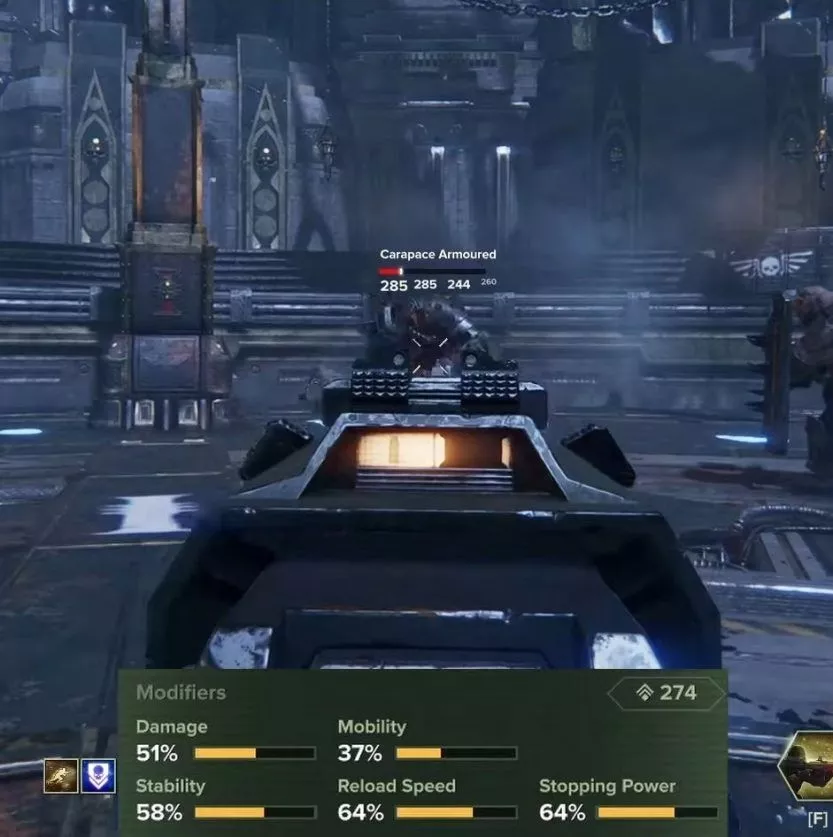This screenshot has height=837, width=833.
Task: Click the 274 weapon rating badge
Action: (667, 692)
